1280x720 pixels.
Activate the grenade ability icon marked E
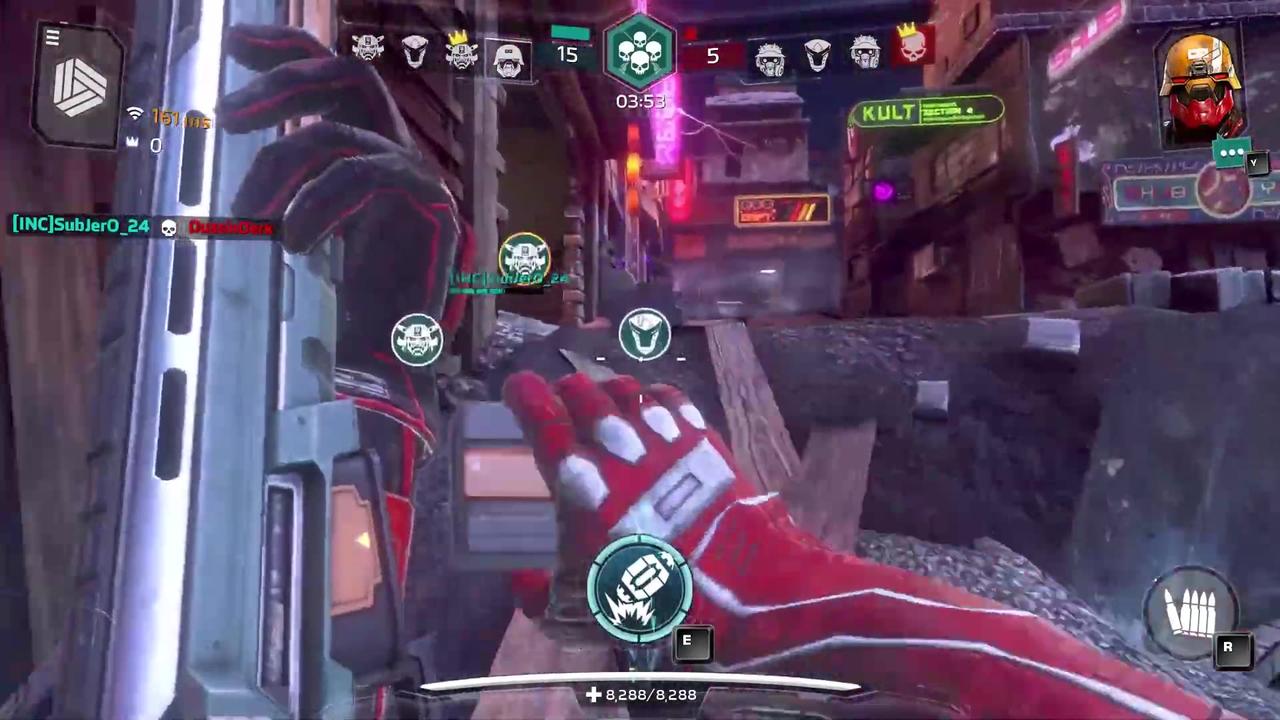tap(640, 590)
